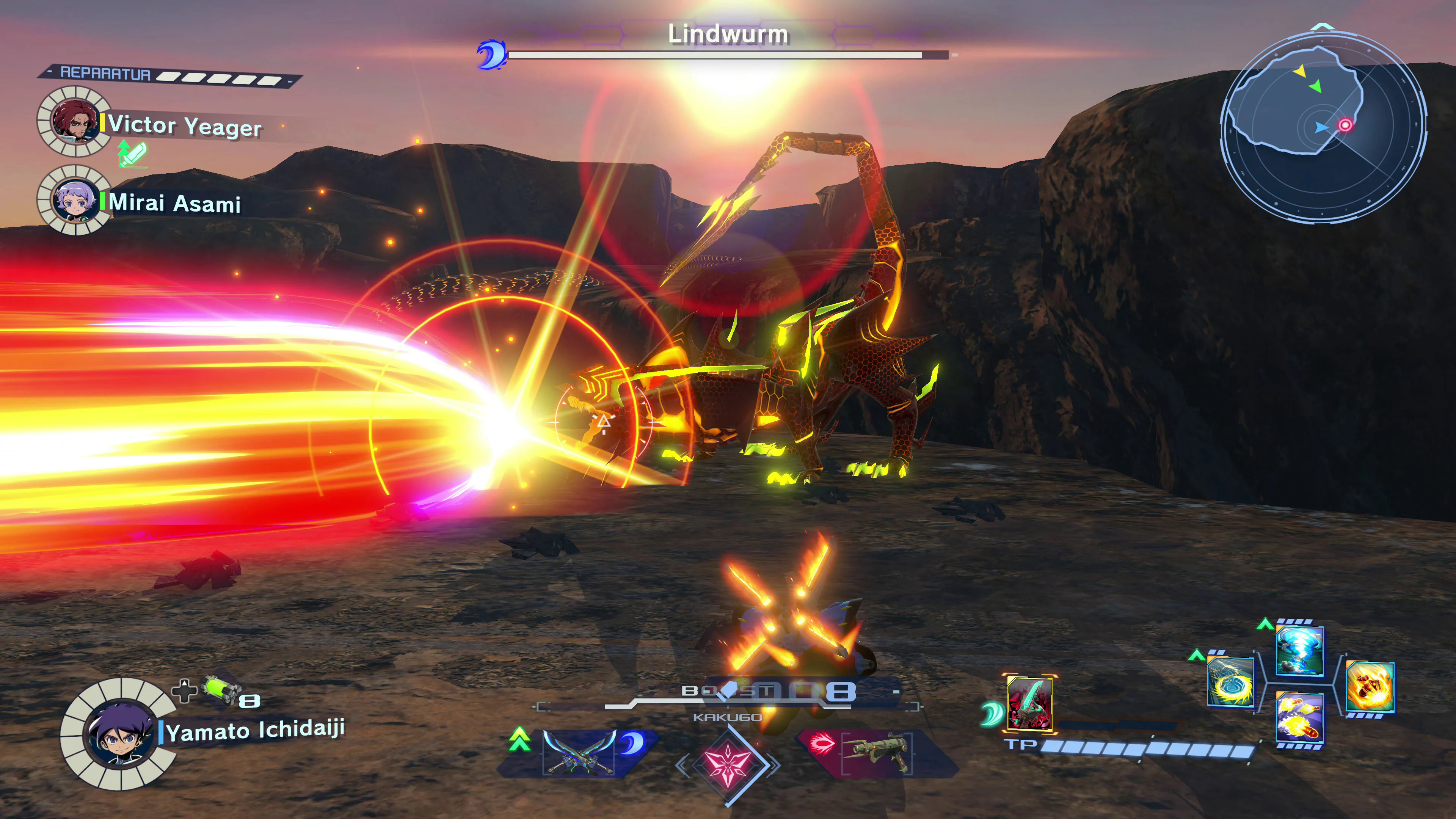Use the yellow whirlpool spin skill
The image size is (1456, 819).
(1230, 682)
